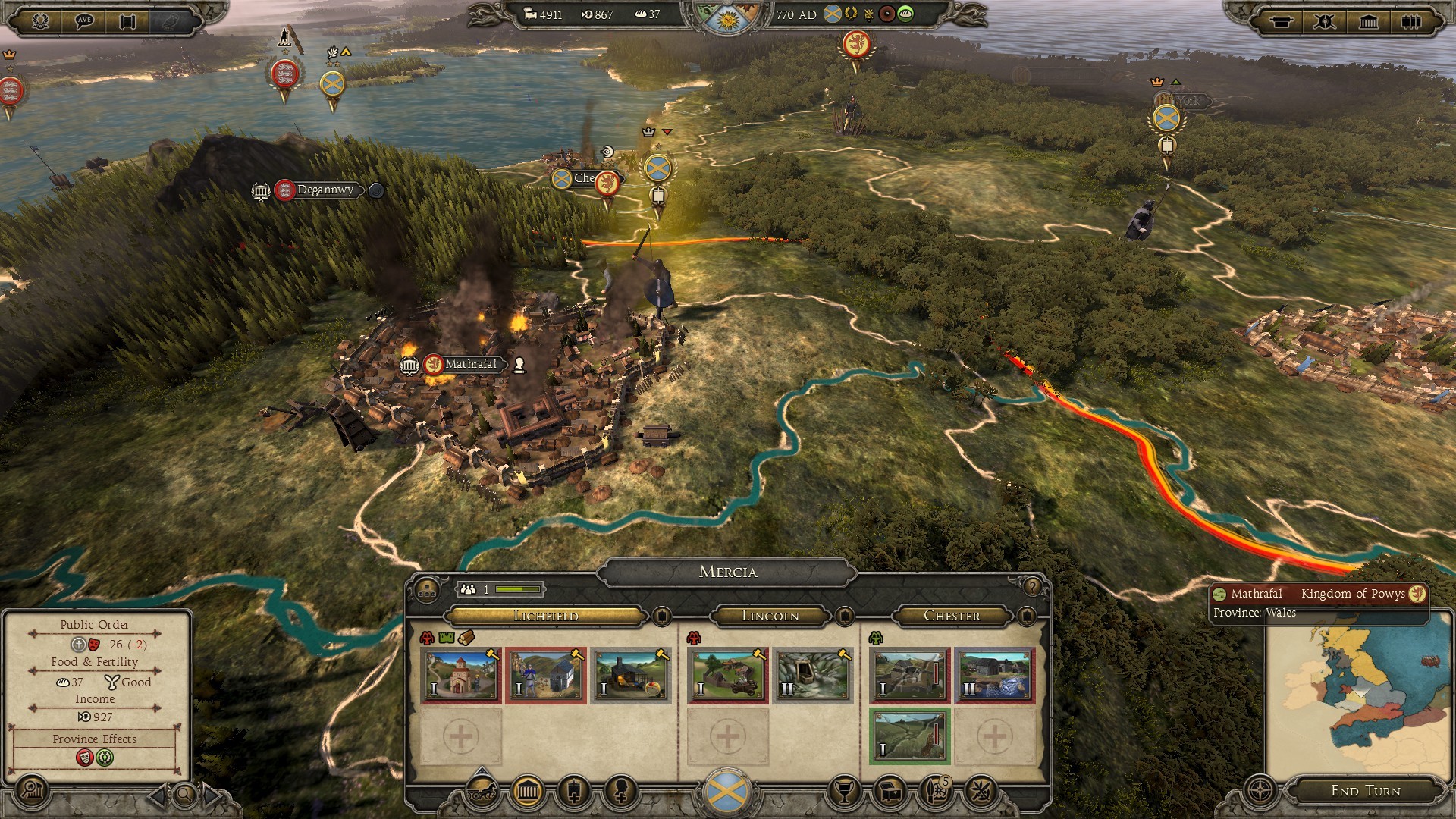The width and height of the screenshot is (1456, 819).
Task: Open the help question mark button
Action: click(x=1031, y=587)
